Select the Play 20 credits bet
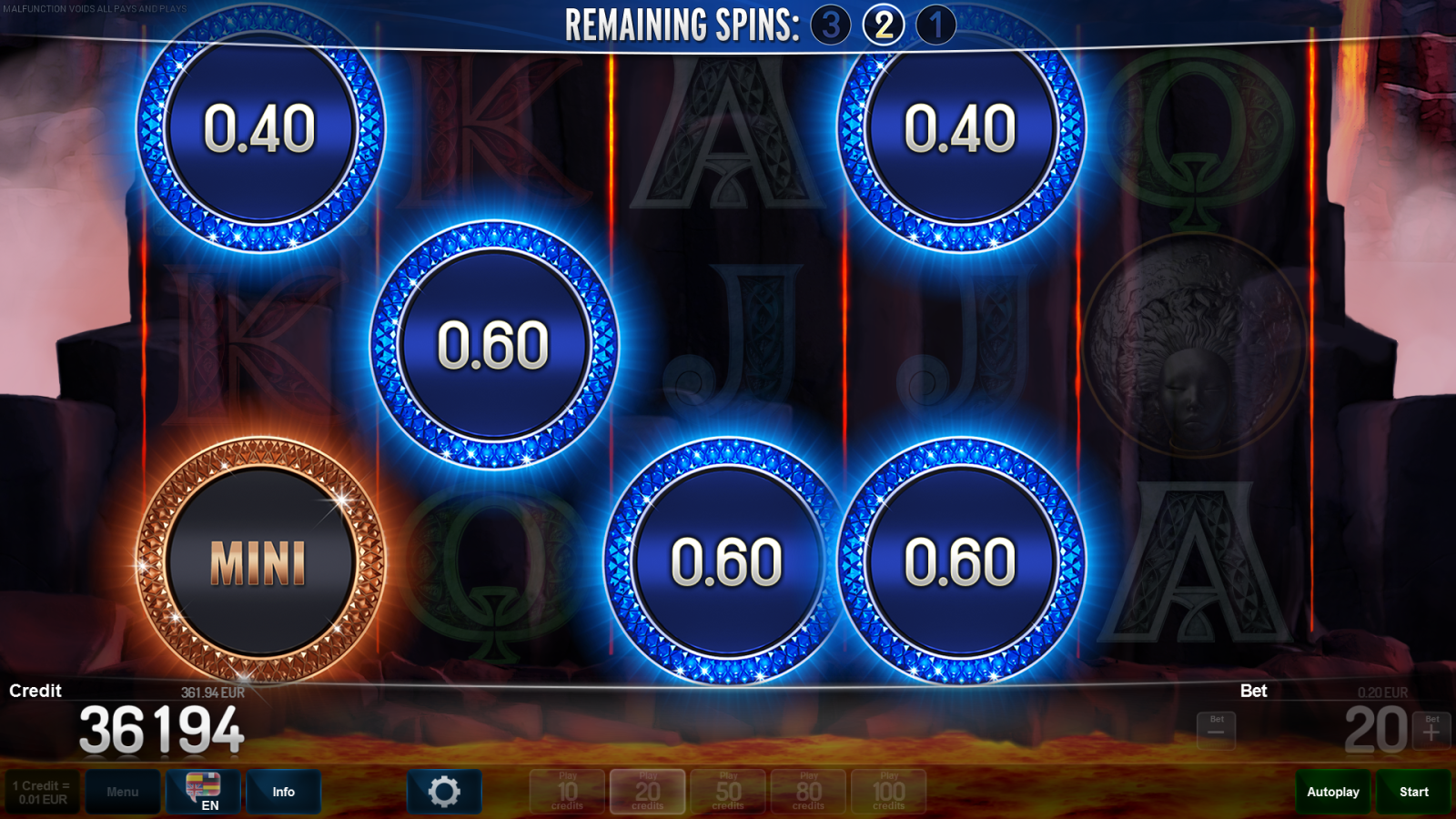 [x=647, y=792]
